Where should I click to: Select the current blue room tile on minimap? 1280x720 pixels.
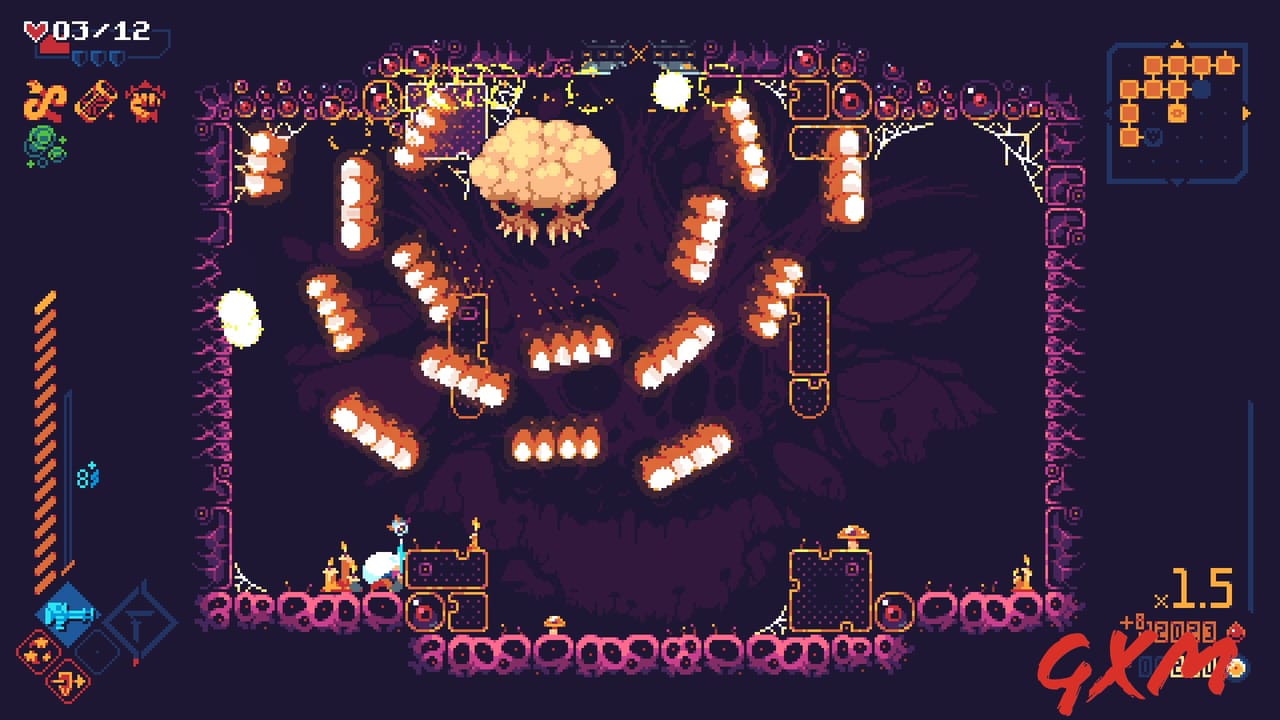1200,89
